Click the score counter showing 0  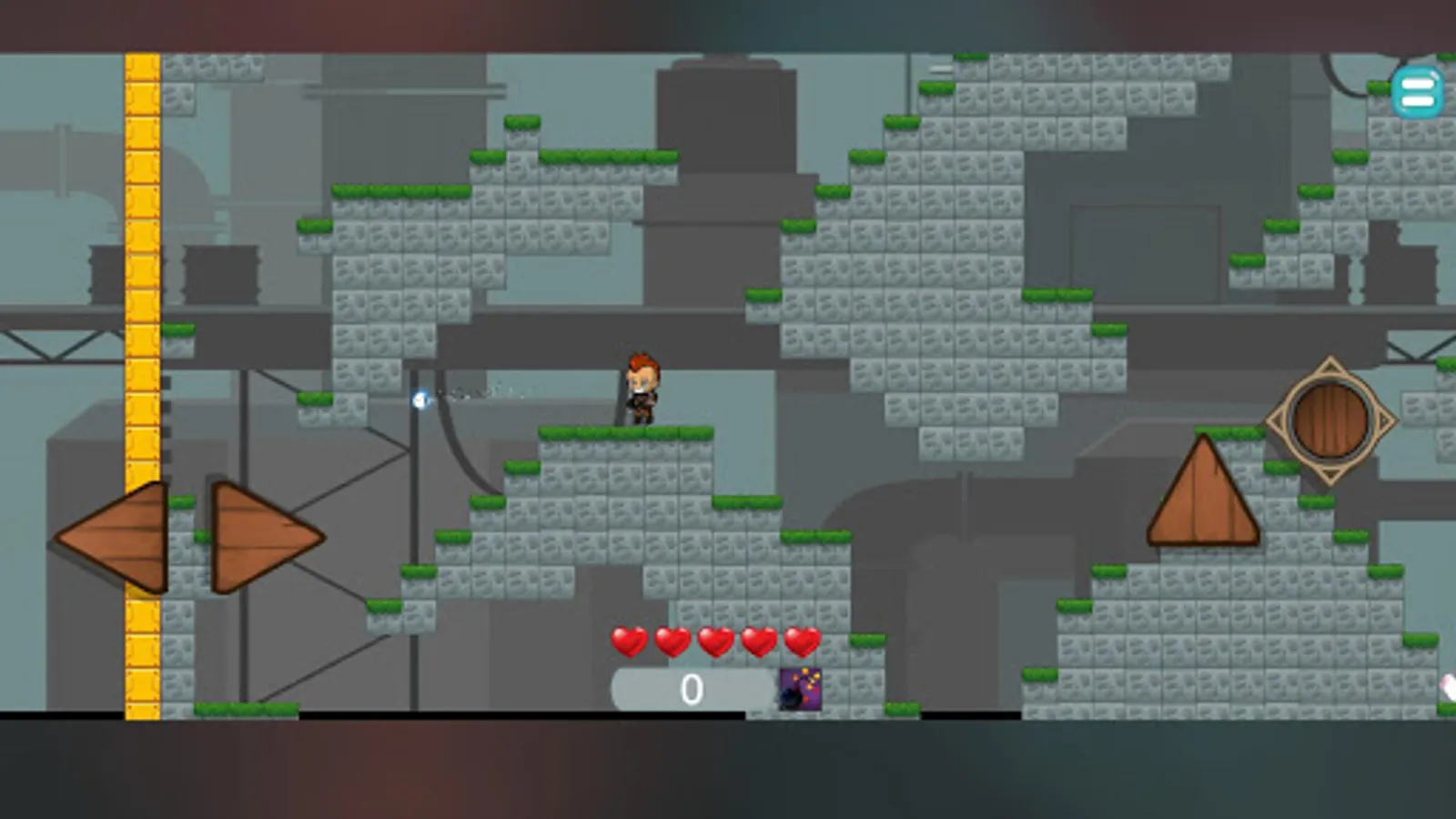point(691,689)
